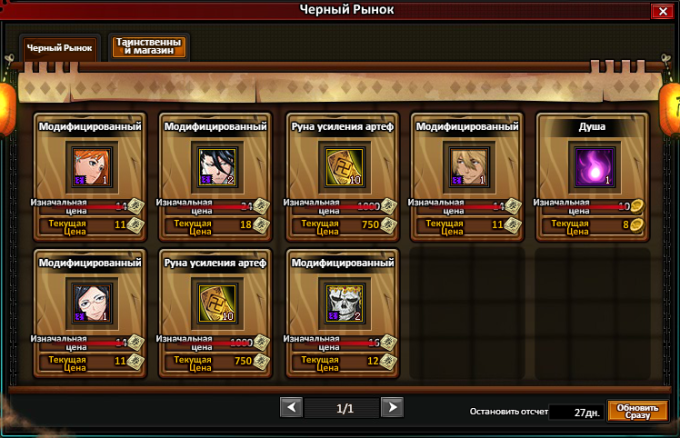Viewport: 680px width, 438px height.
Task: Select the glasses-wearing girl character item
Action: click(87, 298)
